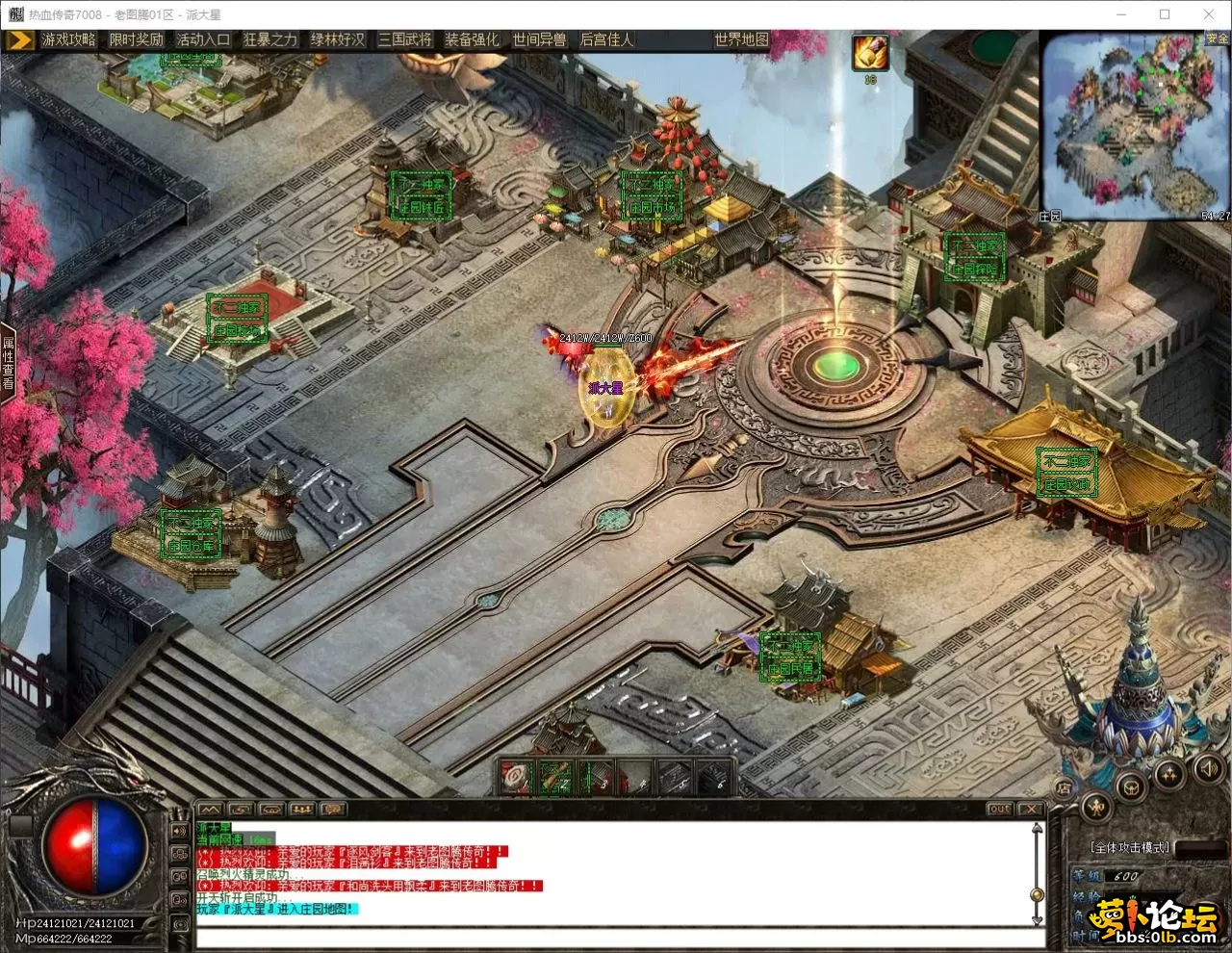Toggle the round speaker sound button
This screenshot has height=953, width=1232.
click(x=1208, y=768)
